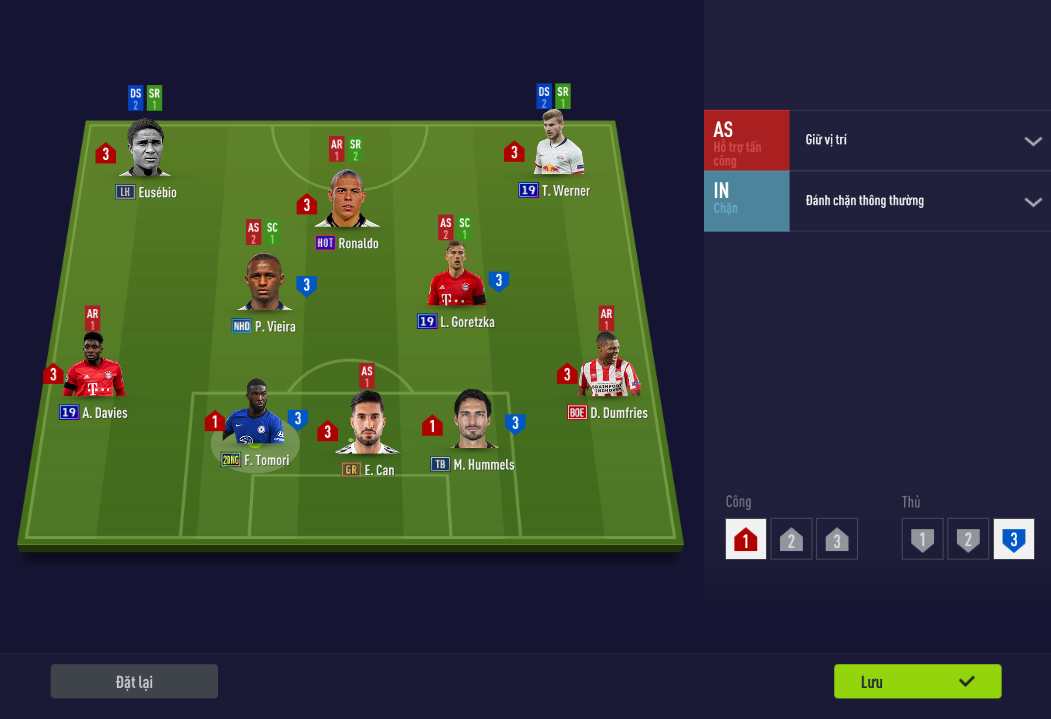1051x719 pixels.
Task: Set defense (Thủ) level to 1
Action: tap(922, 539)
